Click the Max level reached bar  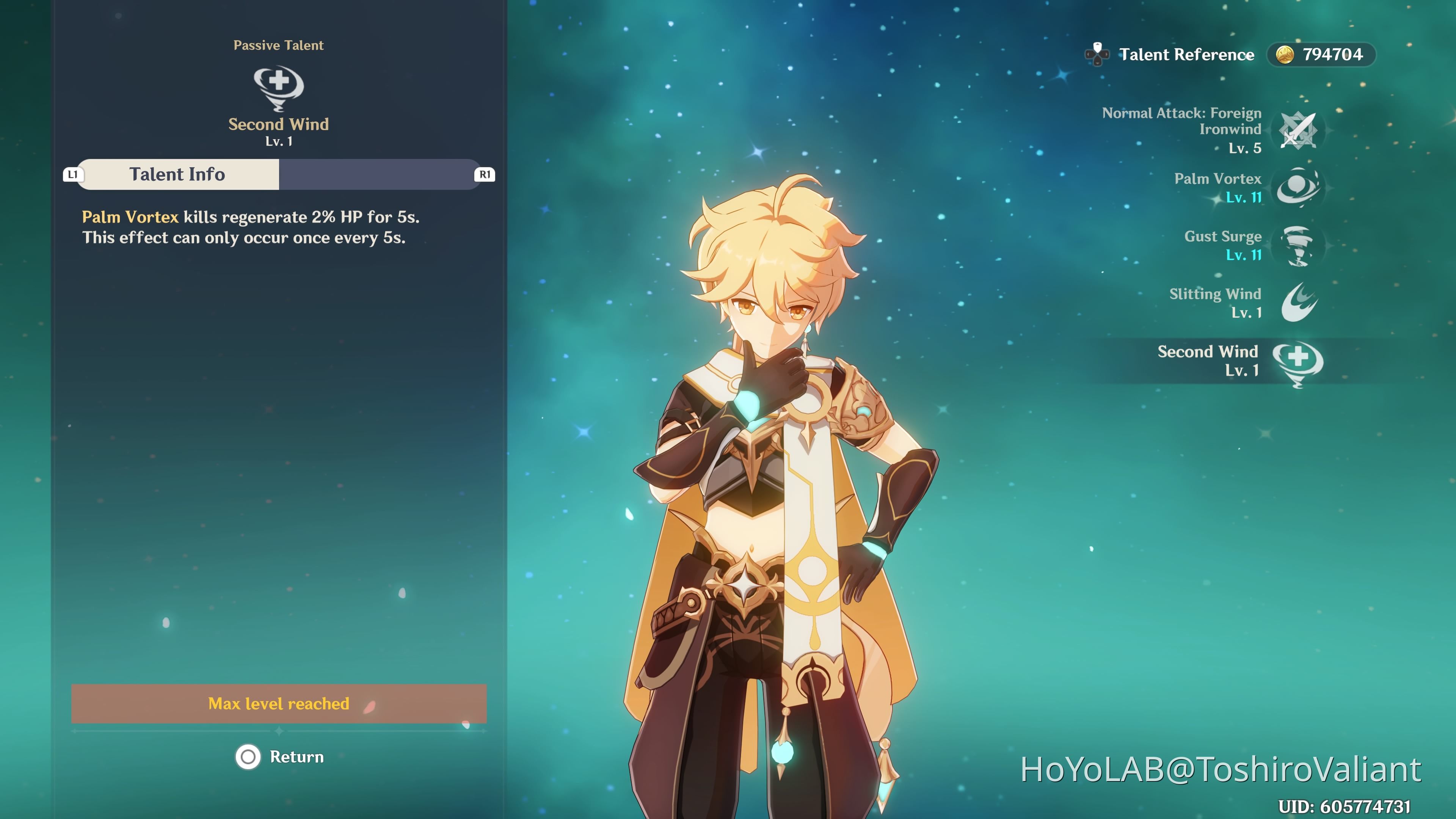tap(279, 704)
